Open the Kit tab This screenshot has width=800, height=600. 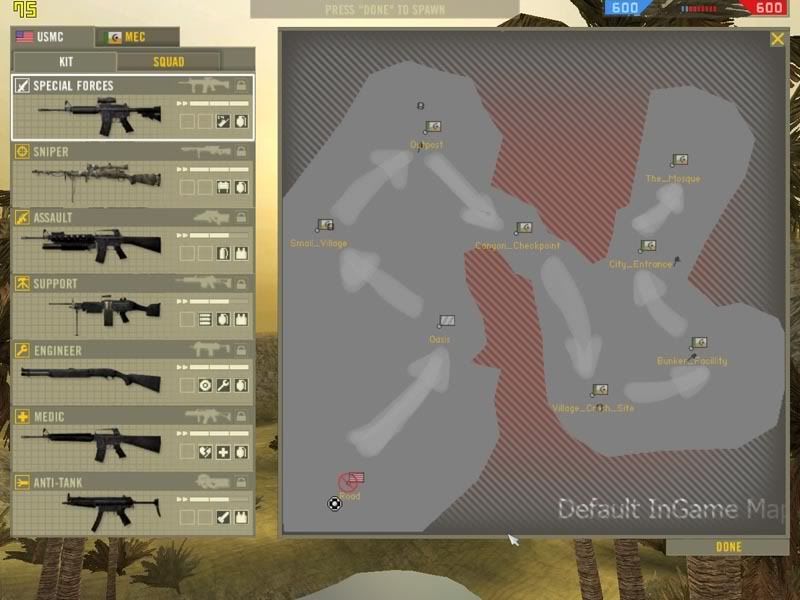tap(66, 61)
